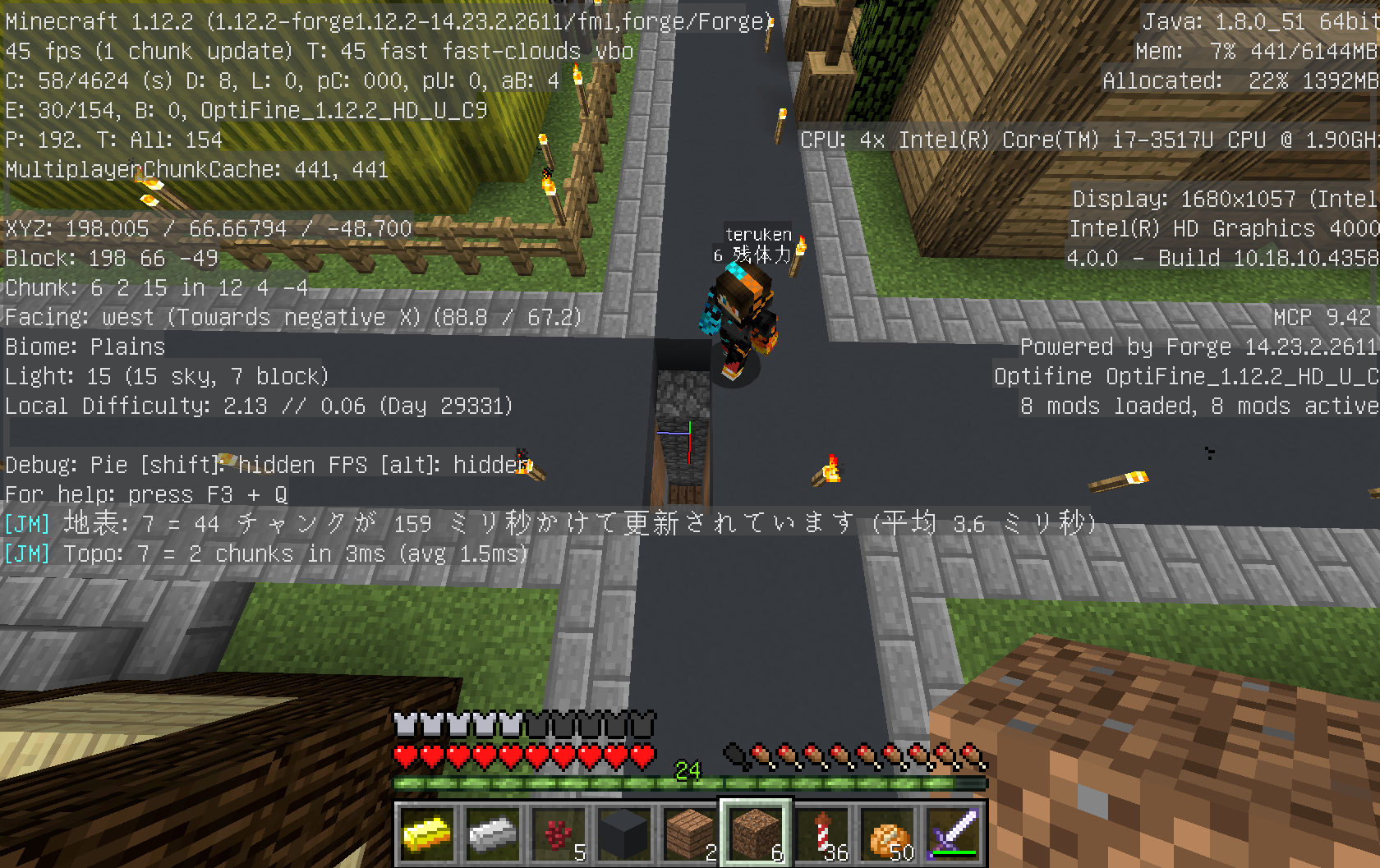Image resolution: width=1380 pixels, height=868 pixels.
Task: Choose the redstone dust slot
Action: [559, 834]
